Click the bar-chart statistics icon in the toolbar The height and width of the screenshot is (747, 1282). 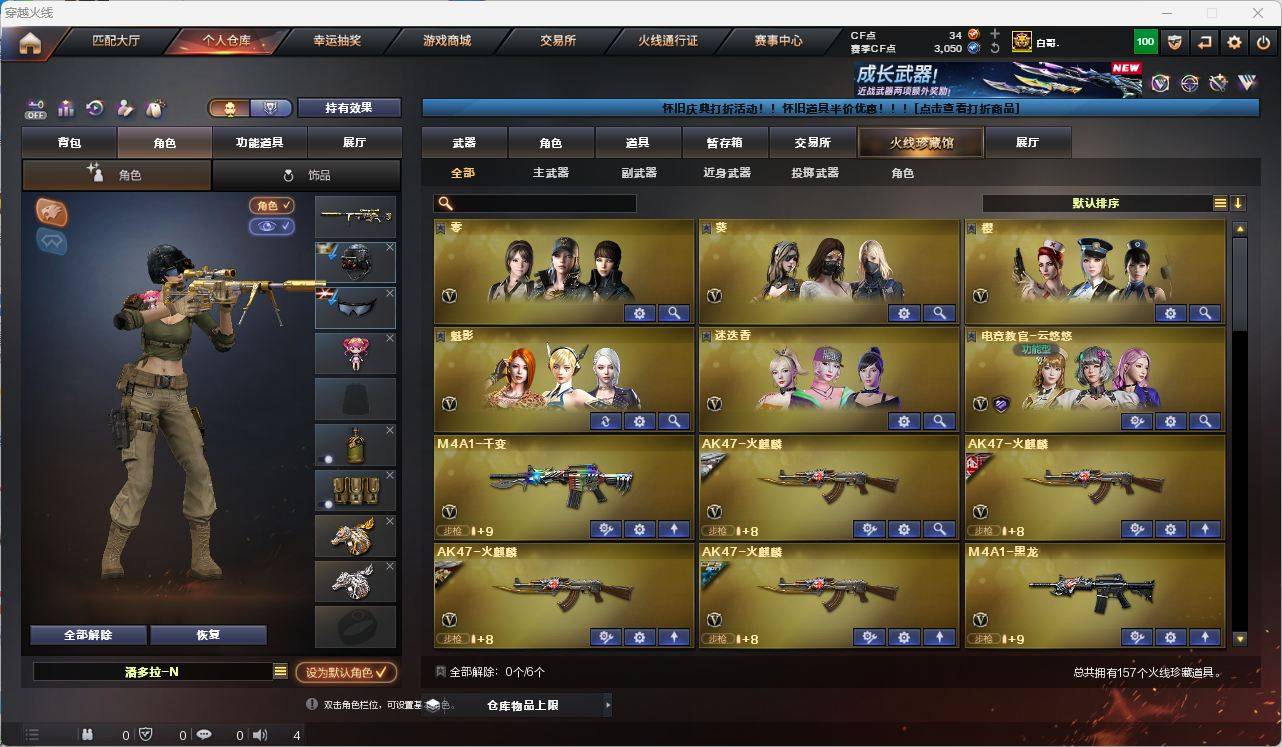pos(66,107)
